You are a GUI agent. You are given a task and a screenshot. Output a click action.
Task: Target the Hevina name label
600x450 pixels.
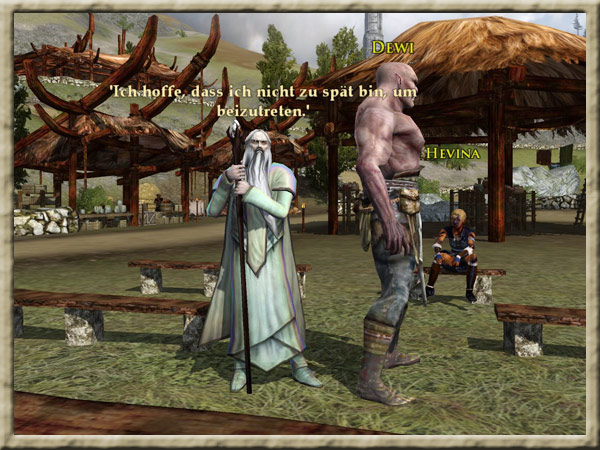pos(453,153)
